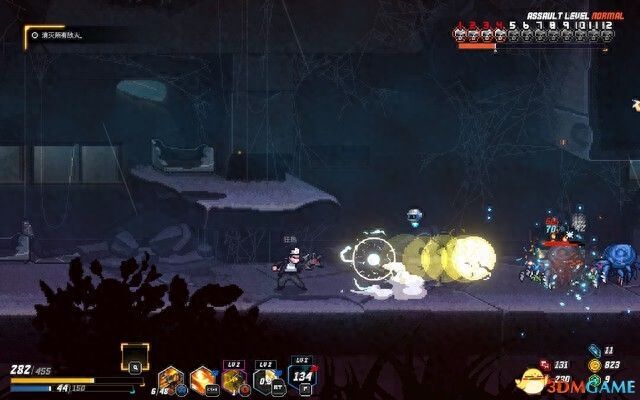The height and width of the screenshot is (400, 640).
Task: Activate the blue skill showing 134
Action: click(x=301, y=378)
